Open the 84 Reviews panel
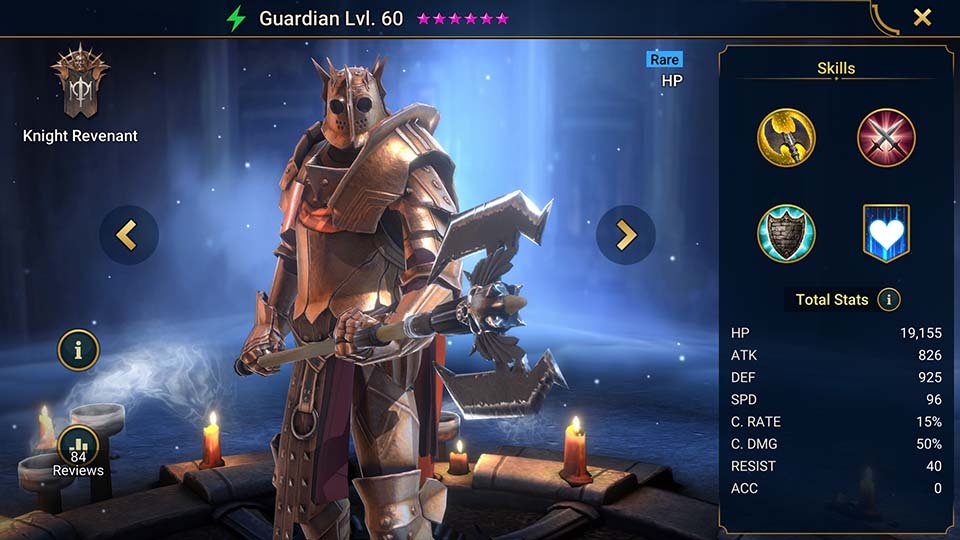 pyautogui.click(x=78, y=450)
